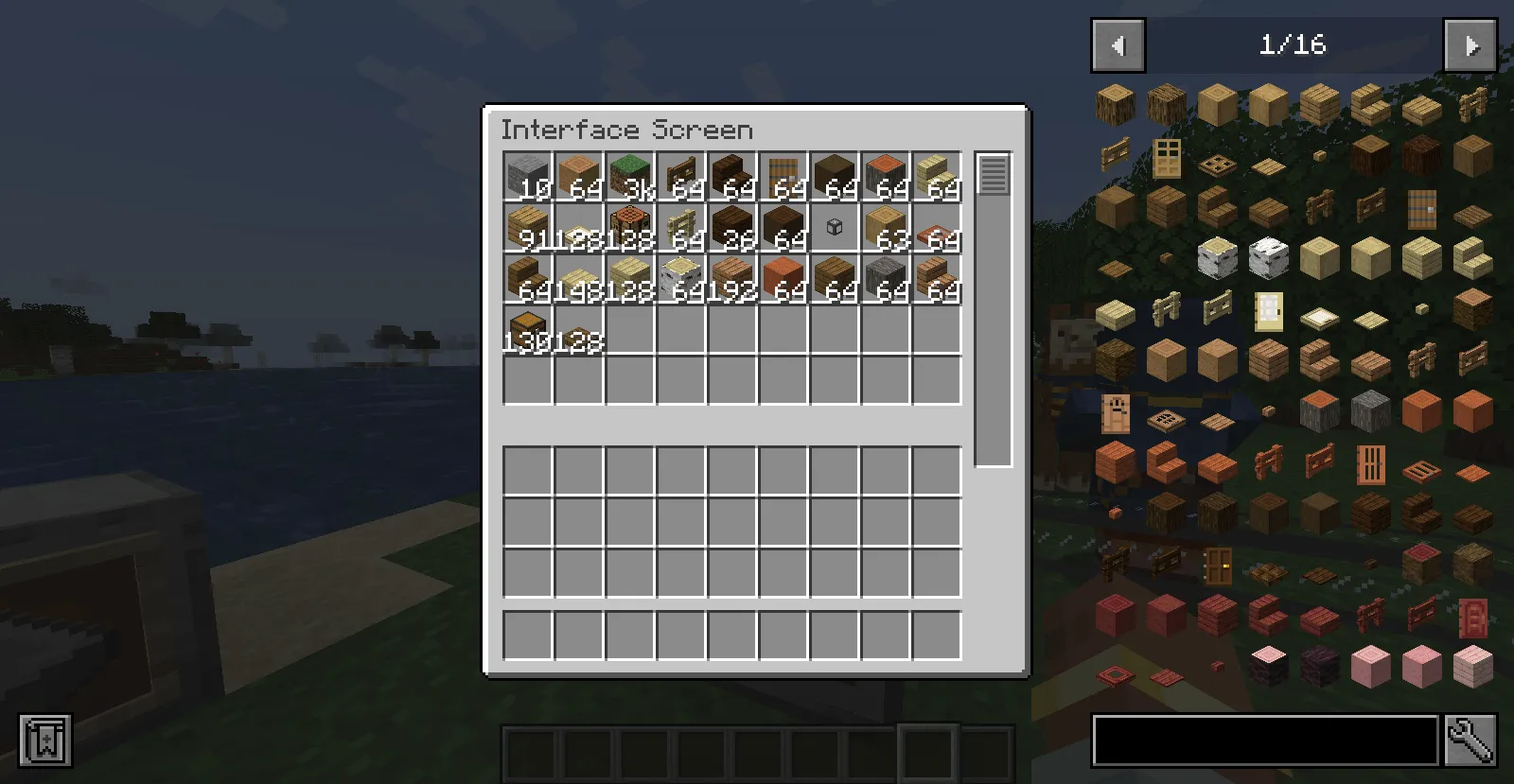Image resolution: width=1514 pixels, height=784 pixels.
Task: Pick the oak trapdoor from the JEI sidebar
Action: (1217, 163)
